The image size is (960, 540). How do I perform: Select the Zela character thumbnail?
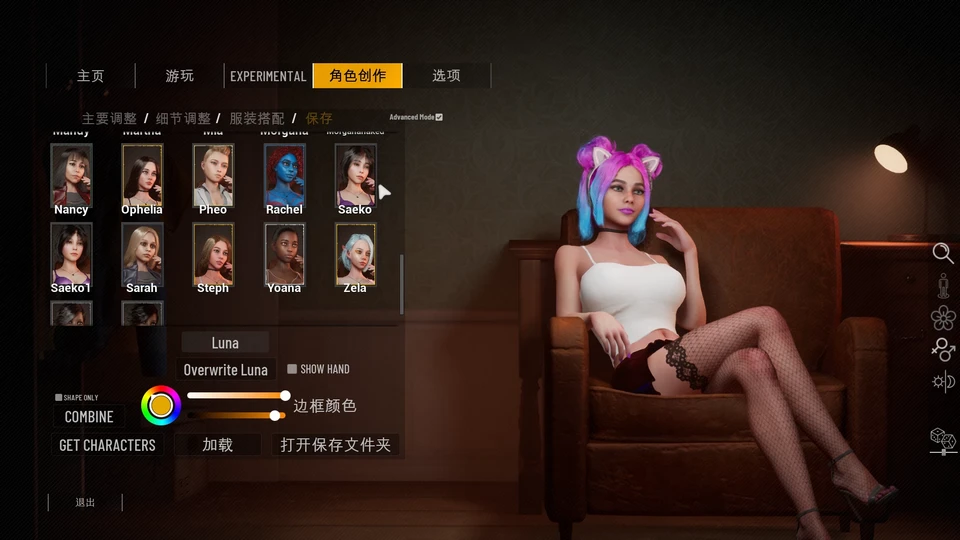(x=355, y=253)
